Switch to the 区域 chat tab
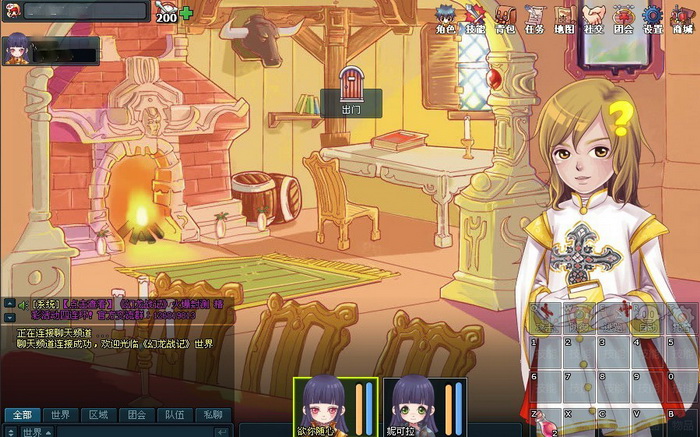Viewport: 700px width, 437px height. point(98,414)
